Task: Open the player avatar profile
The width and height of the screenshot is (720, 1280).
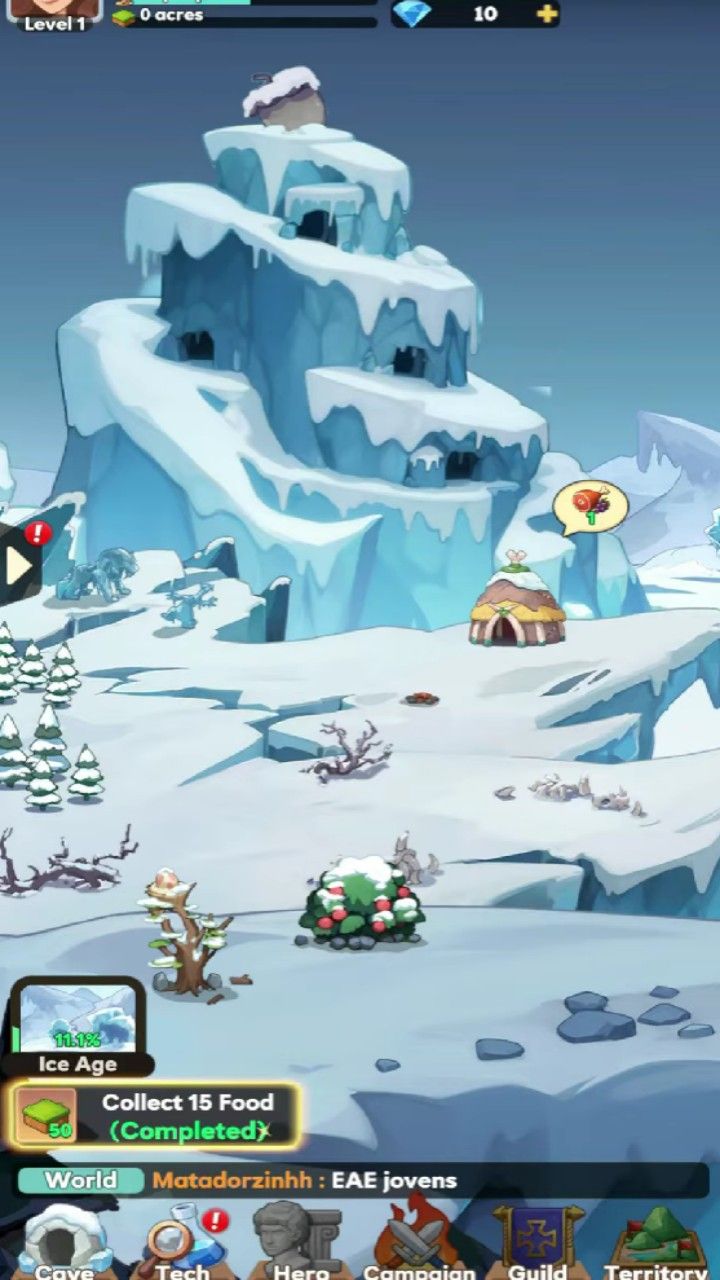Action: tap(55, 12)
